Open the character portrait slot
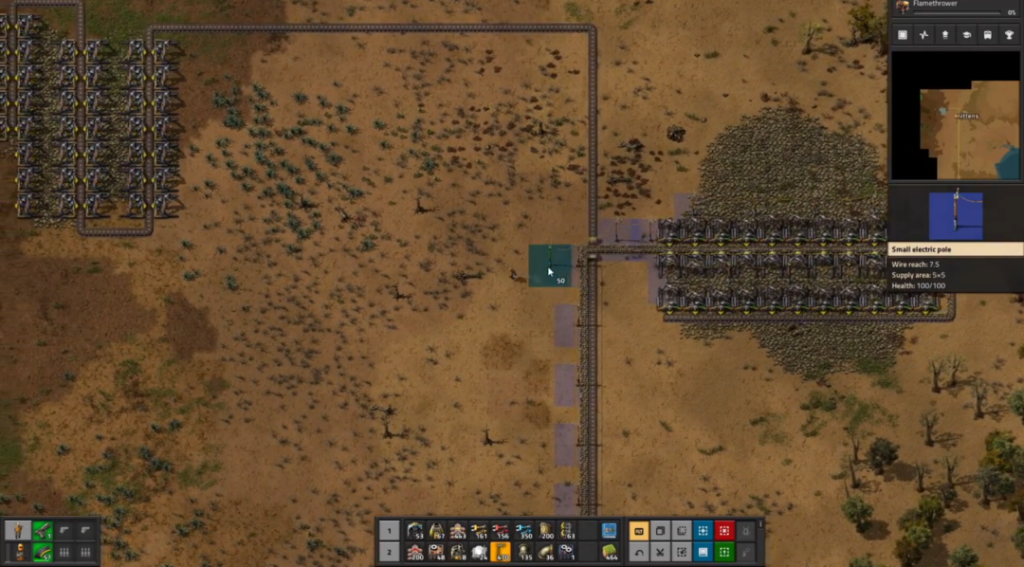 coord(19,530)
